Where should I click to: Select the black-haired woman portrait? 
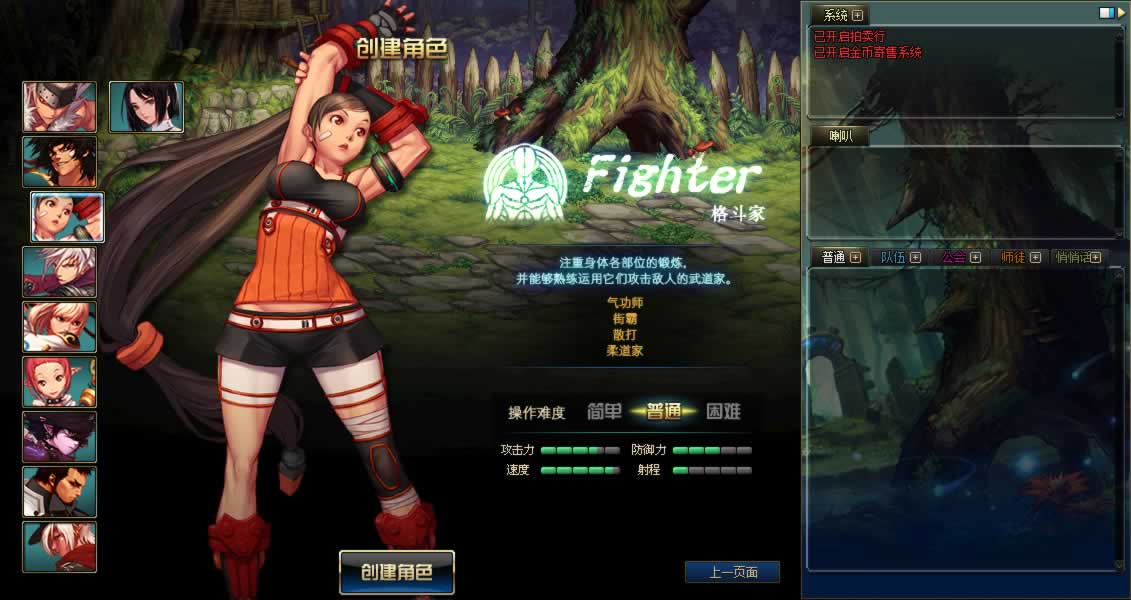[146, 107]
